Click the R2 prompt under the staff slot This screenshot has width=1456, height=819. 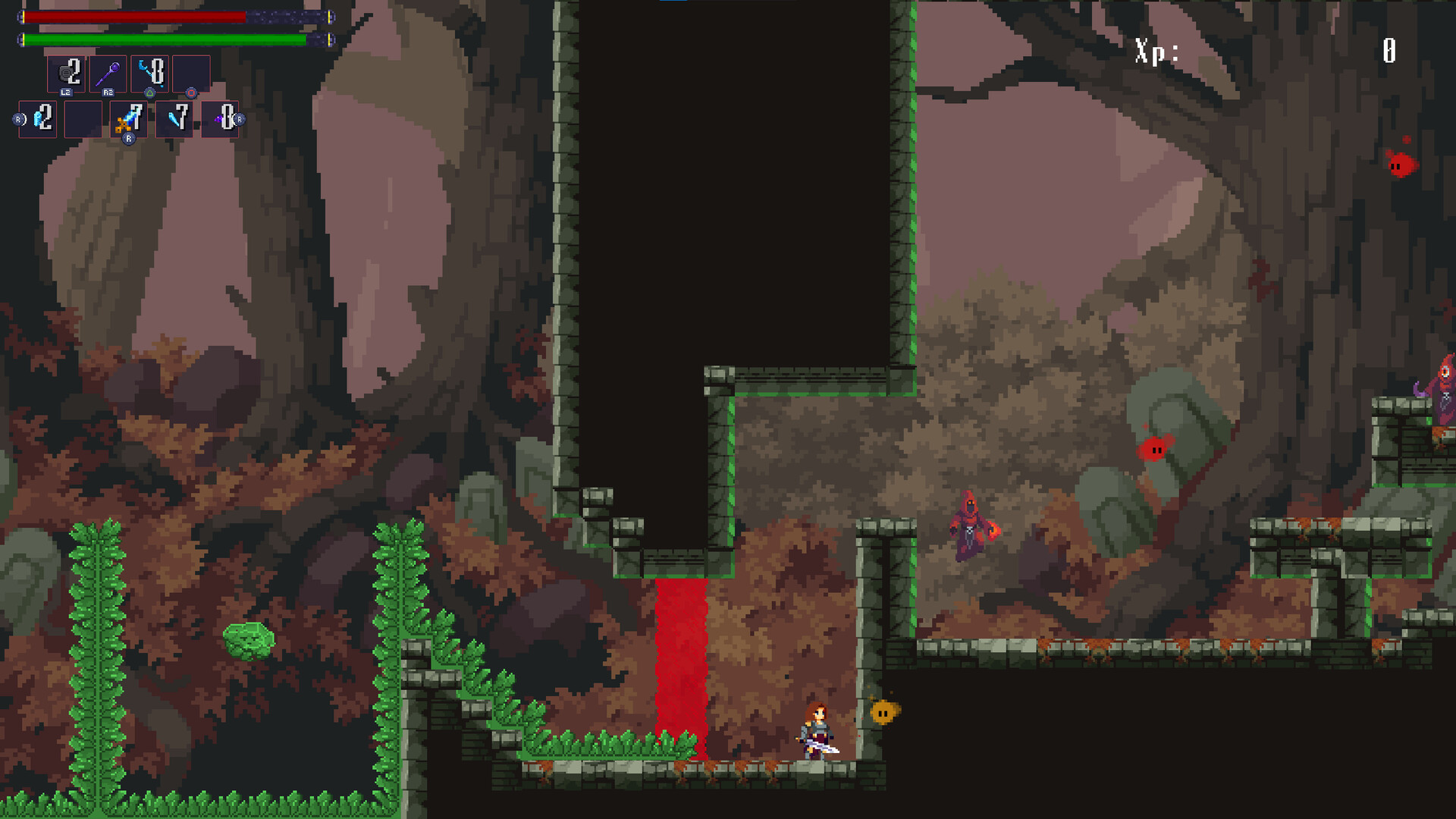point(108,93)
